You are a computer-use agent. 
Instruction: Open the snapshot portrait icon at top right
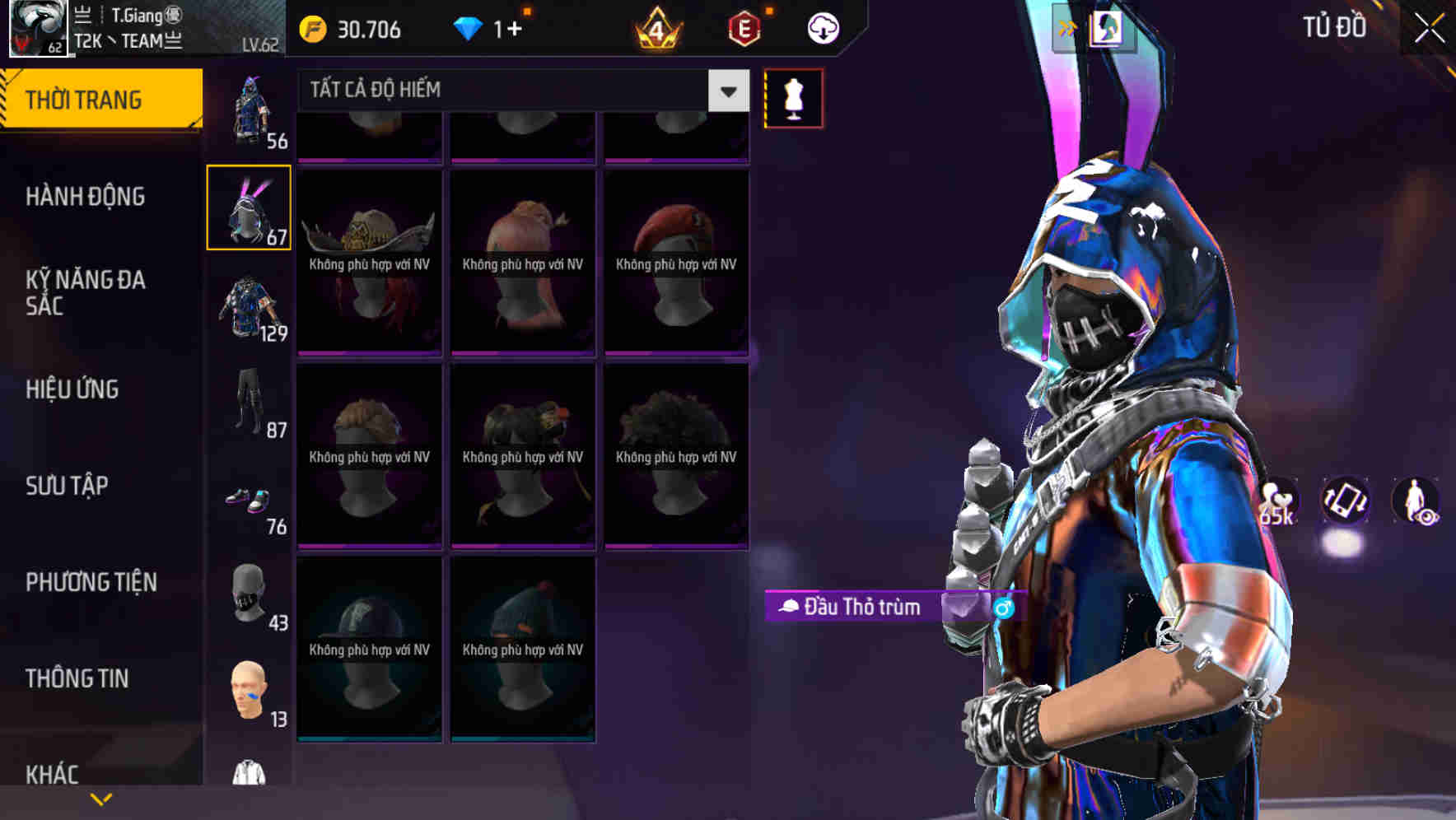pyautogui.click(x=1108, y=27)
